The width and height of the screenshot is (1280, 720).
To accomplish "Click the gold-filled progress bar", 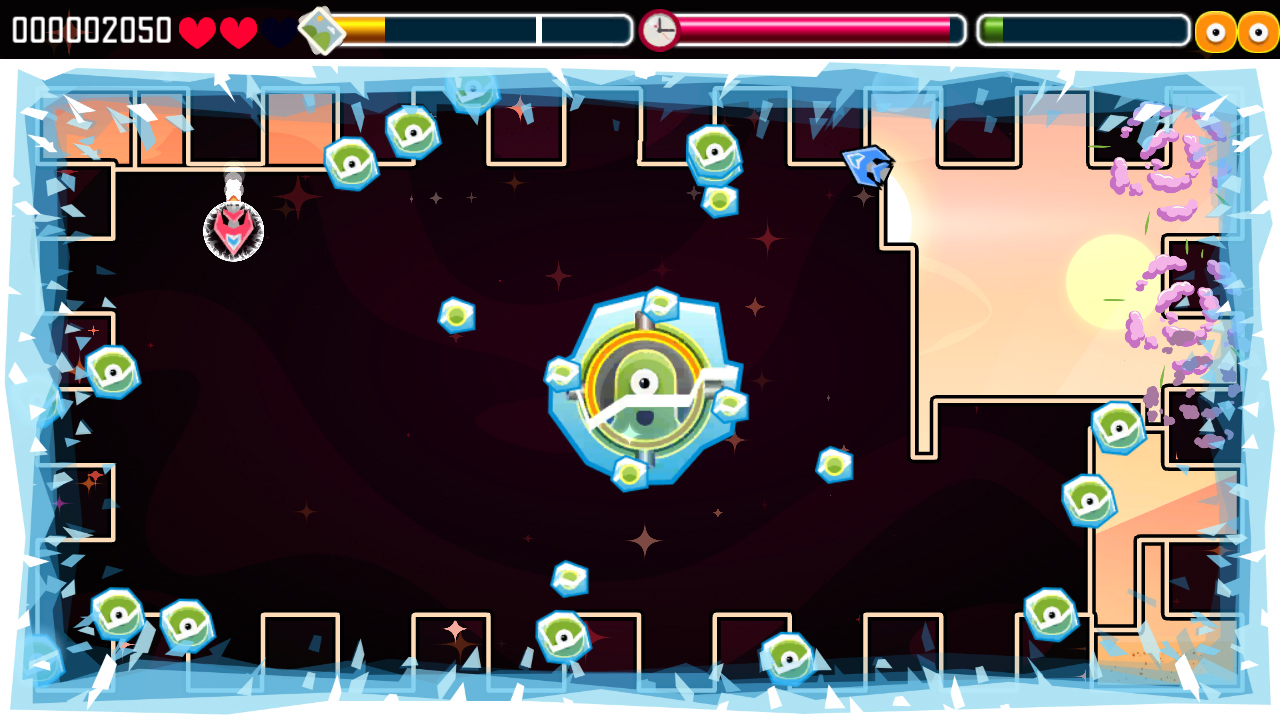I will point(360,29).
